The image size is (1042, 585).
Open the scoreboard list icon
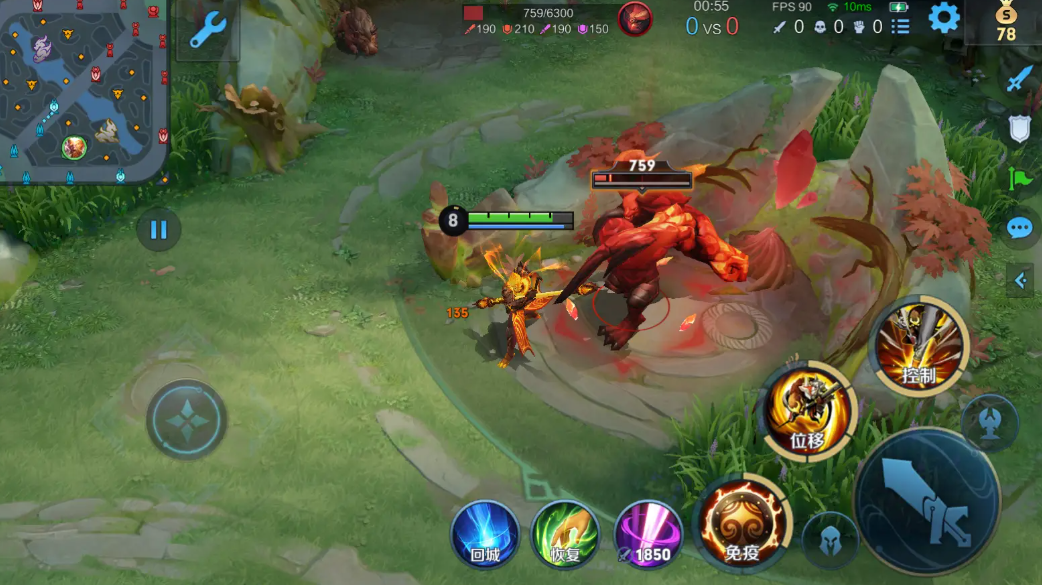(900, 27)
